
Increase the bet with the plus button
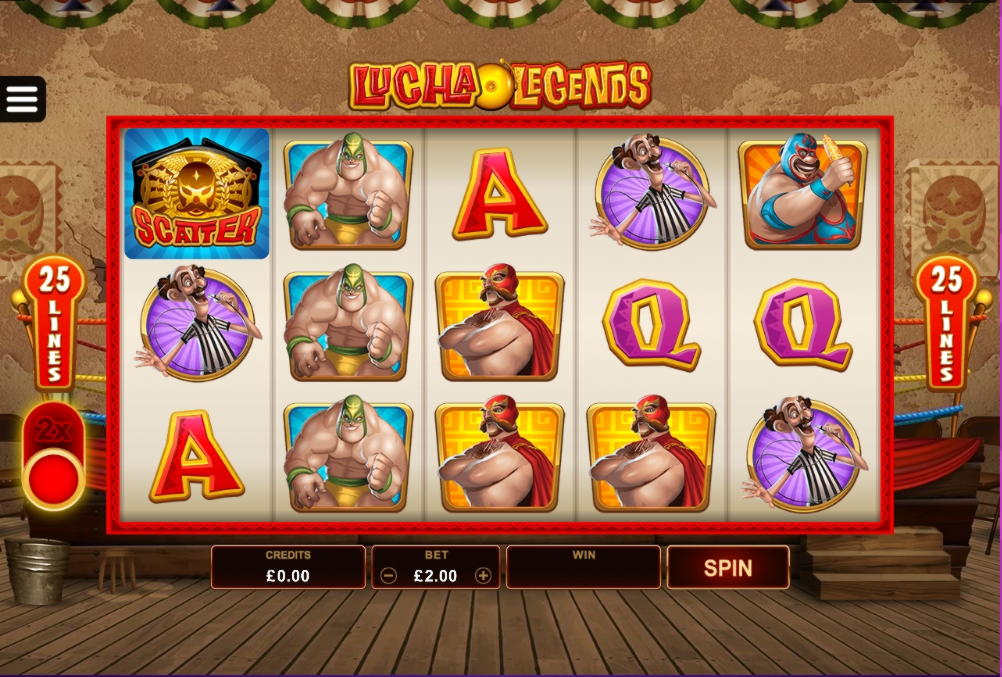483,576
